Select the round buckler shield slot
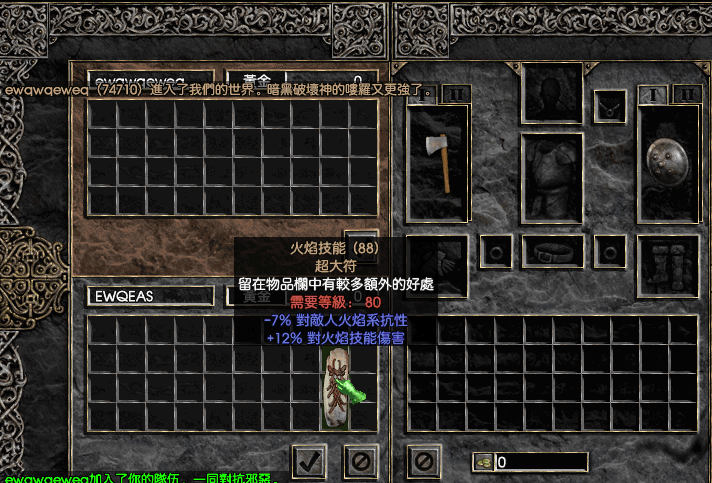The image size is (712, 483). click(667, 160)
